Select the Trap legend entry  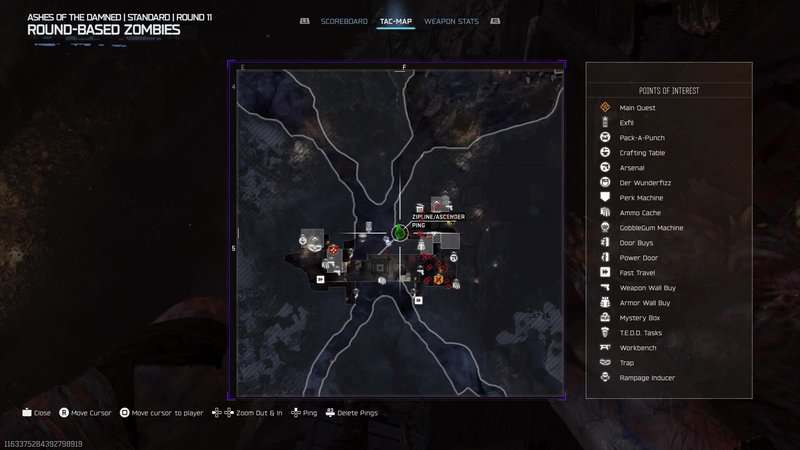tap(627, 363)
